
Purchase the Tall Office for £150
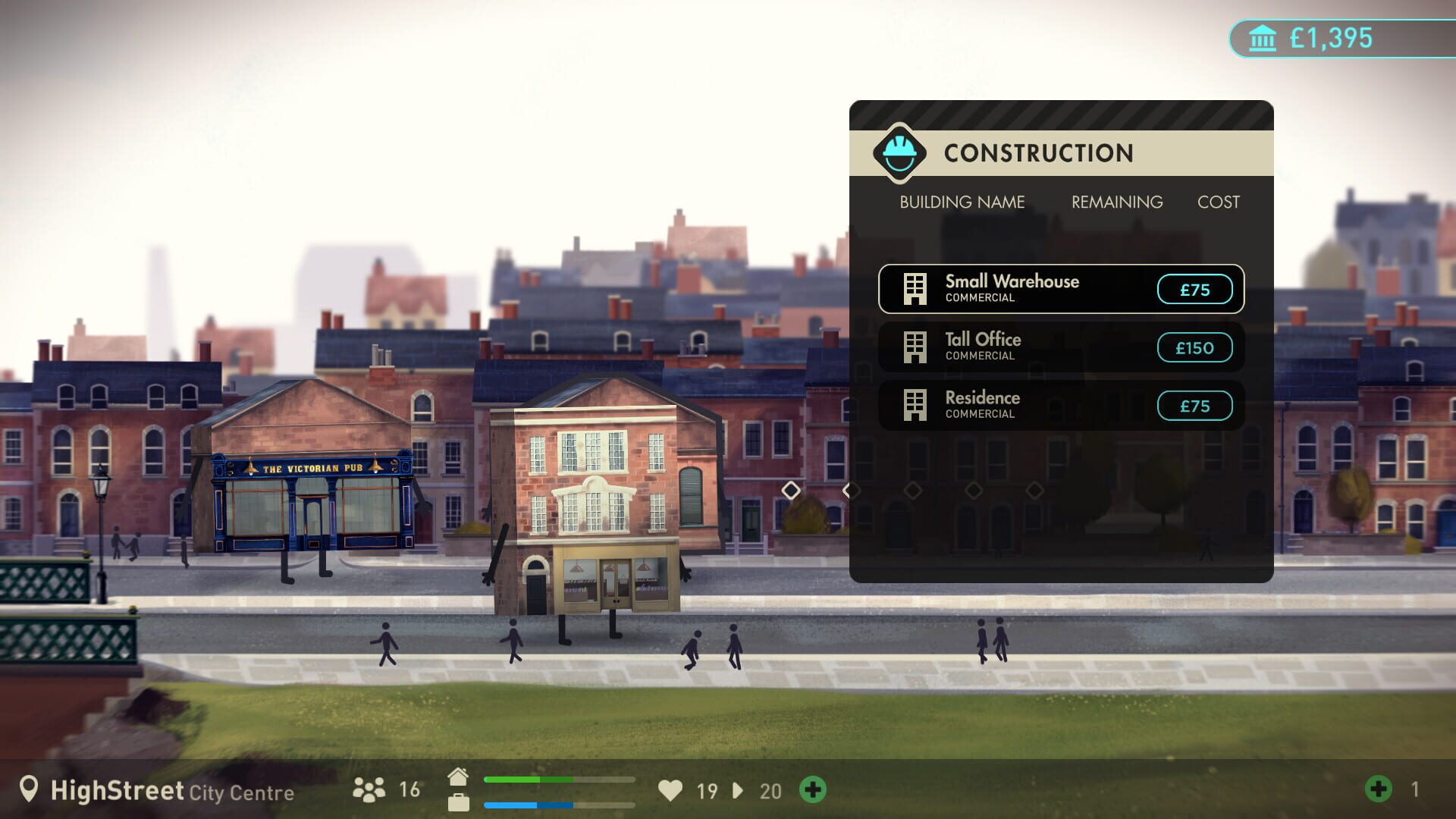coord(1194,347)
